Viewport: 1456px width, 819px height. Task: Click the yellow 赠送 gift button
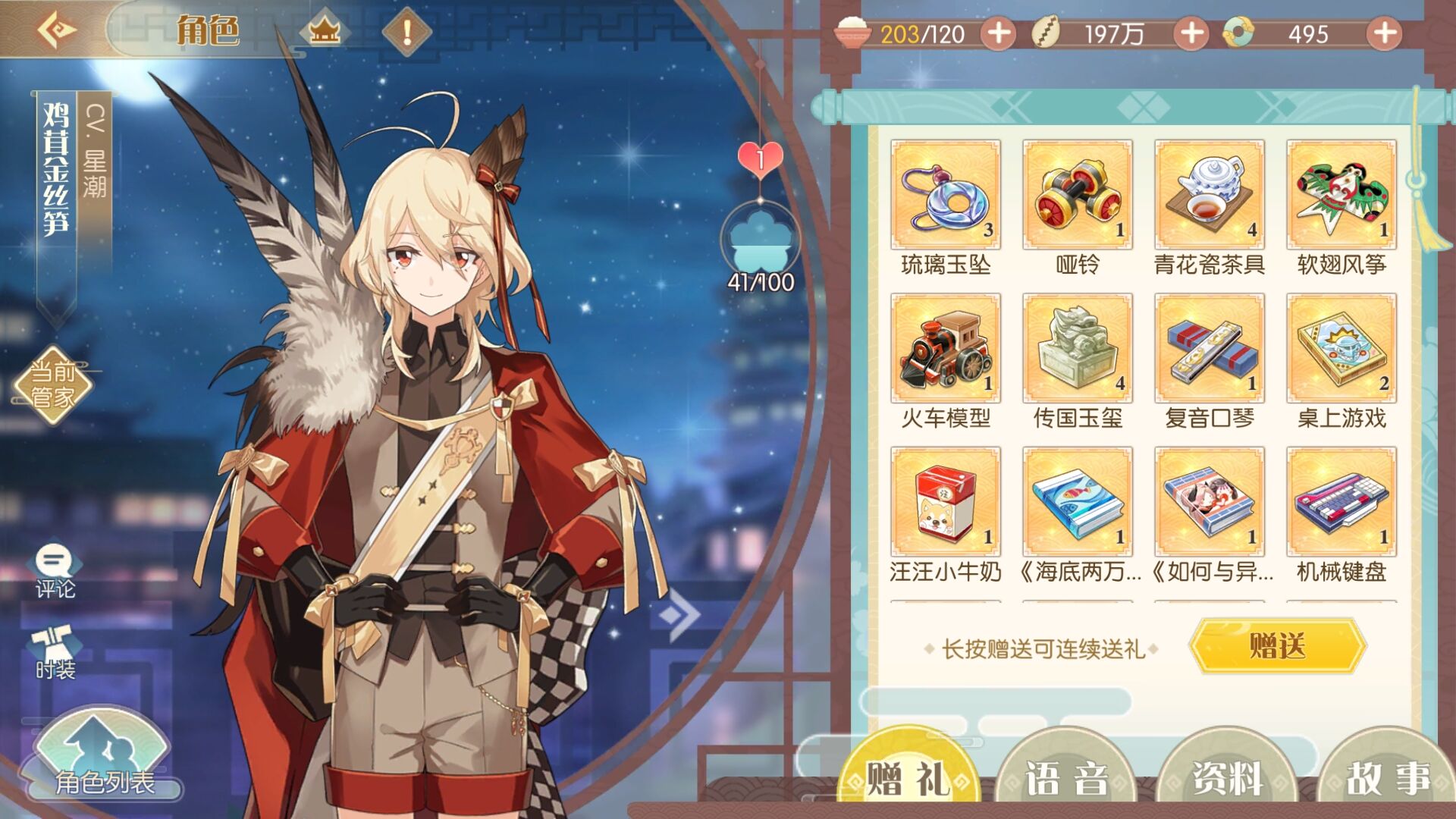(x=1277, y=646)
